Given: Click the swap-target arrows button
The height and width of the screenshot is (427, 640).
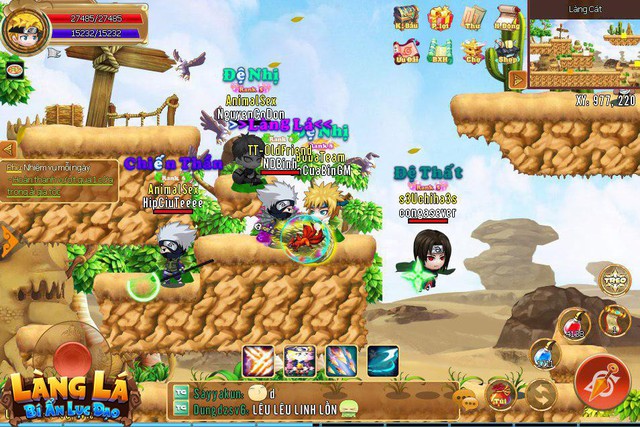Looking at the screenshot, I should point(541,393).
